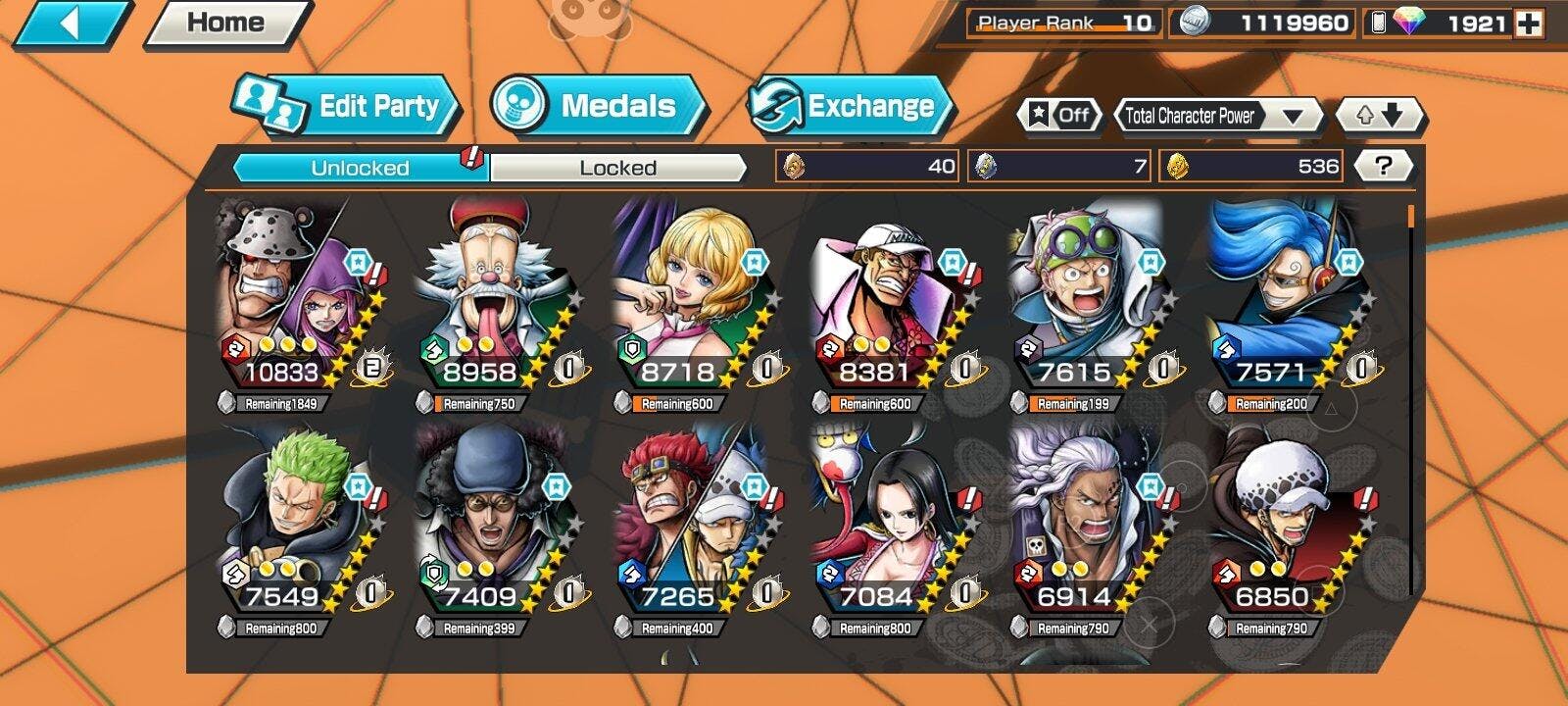Show help with the question mark button
The height and width of the screenshot is (706, 1568).
point(1382,166)
